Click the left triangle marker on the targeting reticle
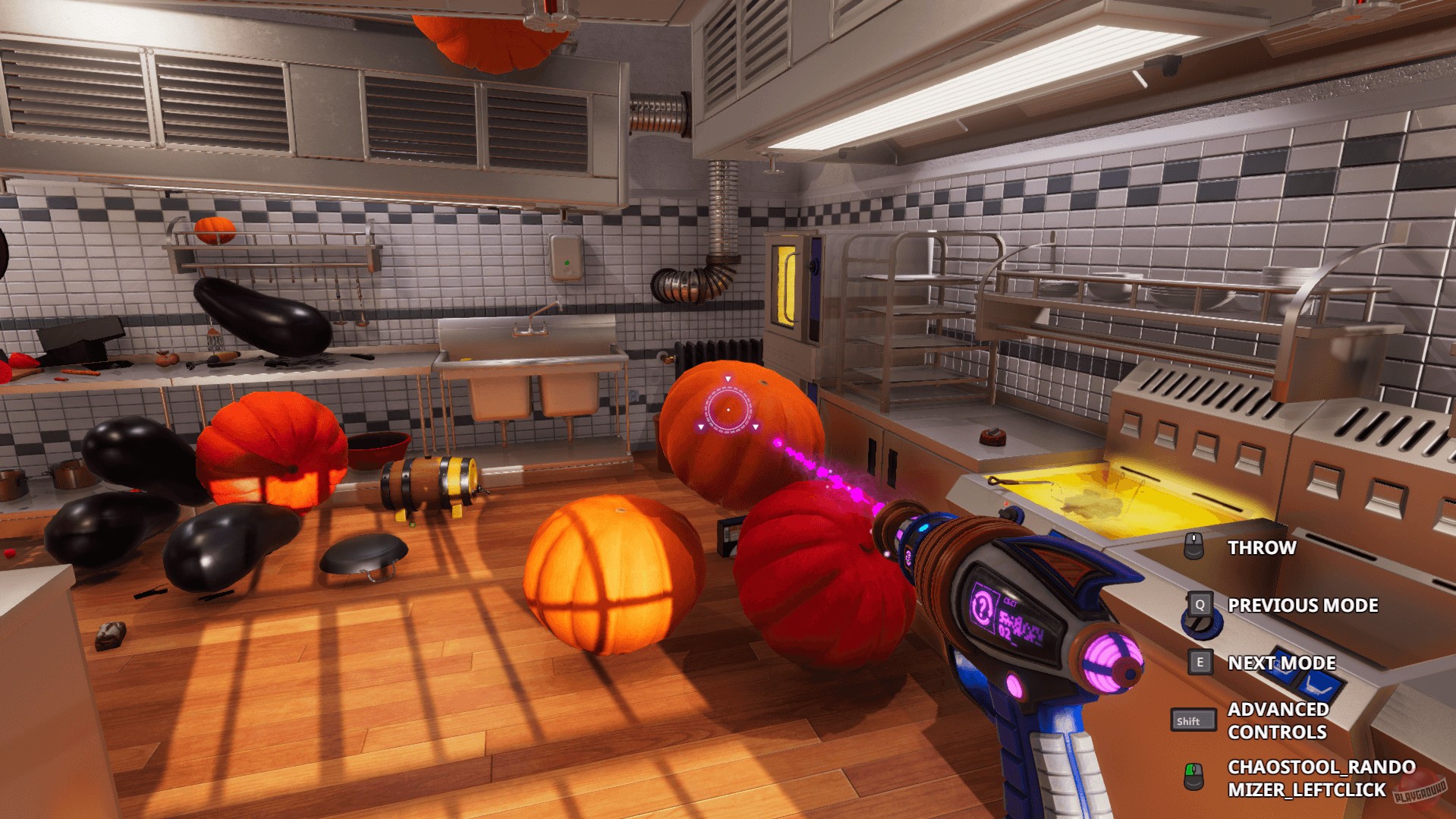This screenshot has height=819, width=1456. [701, 427]
